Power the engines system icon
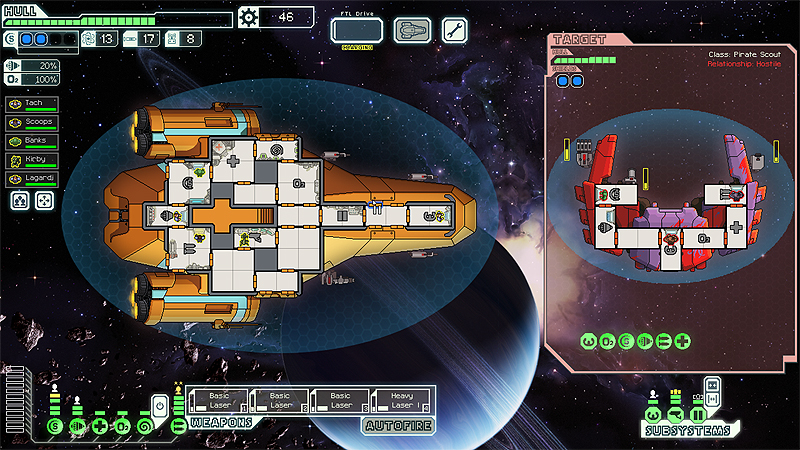Viewport: 800px width, 450px height. [x=78, y=427]
